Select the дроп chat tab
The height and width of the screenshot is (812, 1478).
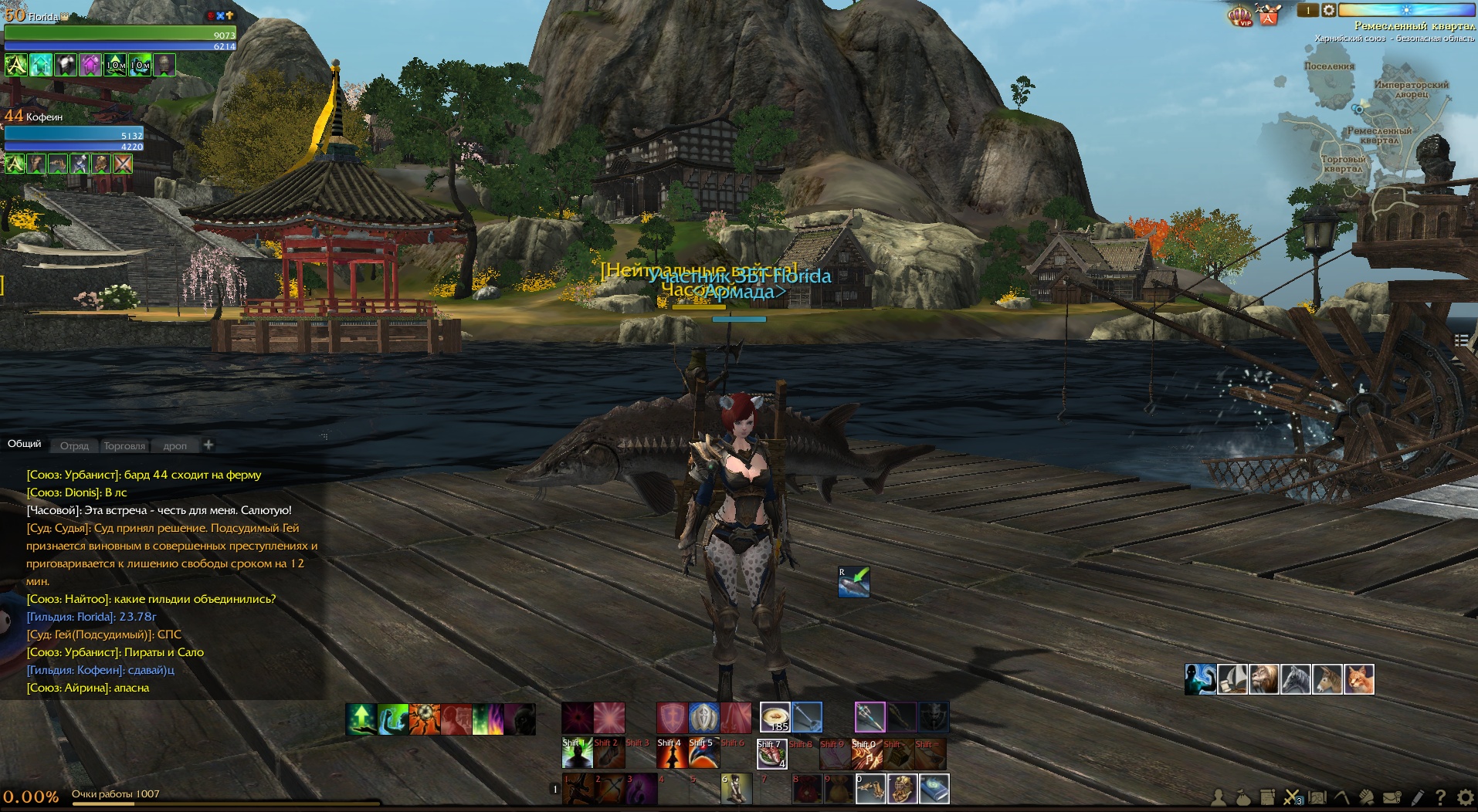point(175,445)
